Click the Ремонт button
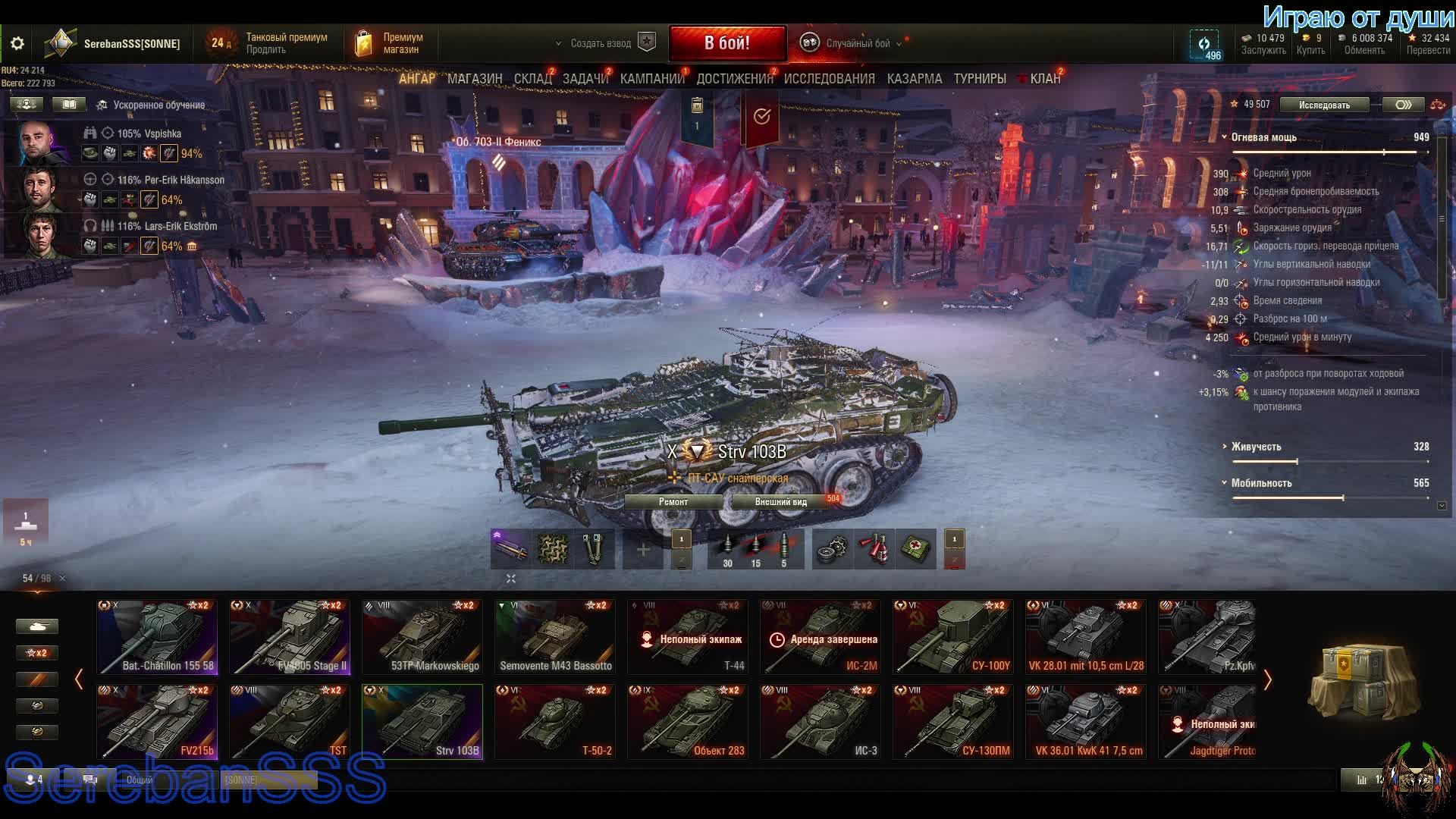The height and width of the screenshot is (819, 1456). pos(673,502)
